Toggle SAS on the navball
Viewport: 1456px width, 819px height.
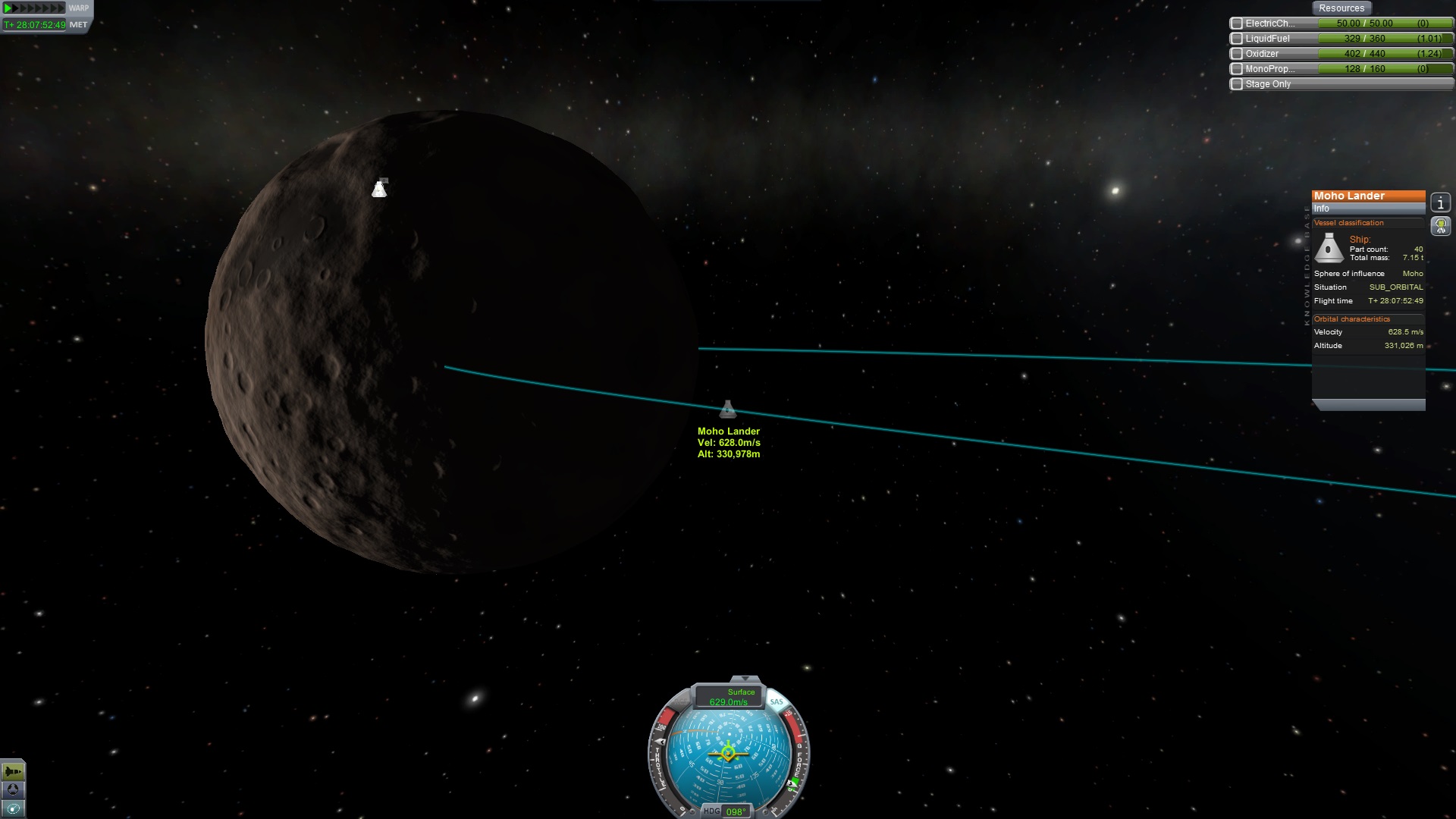pos(777,702)
